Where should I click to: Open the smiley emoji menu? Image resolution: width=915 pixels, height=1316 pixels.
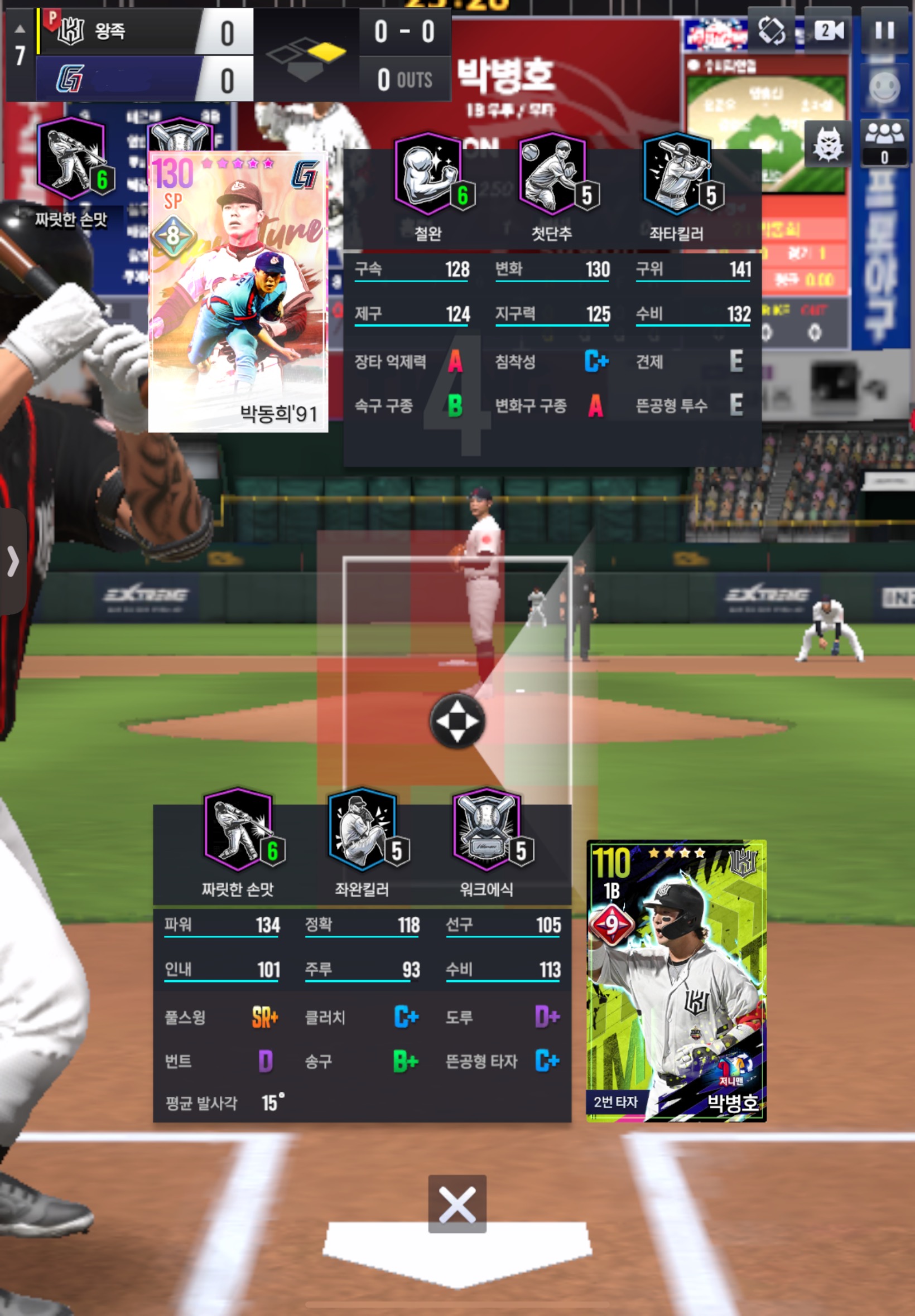(884, 87)
